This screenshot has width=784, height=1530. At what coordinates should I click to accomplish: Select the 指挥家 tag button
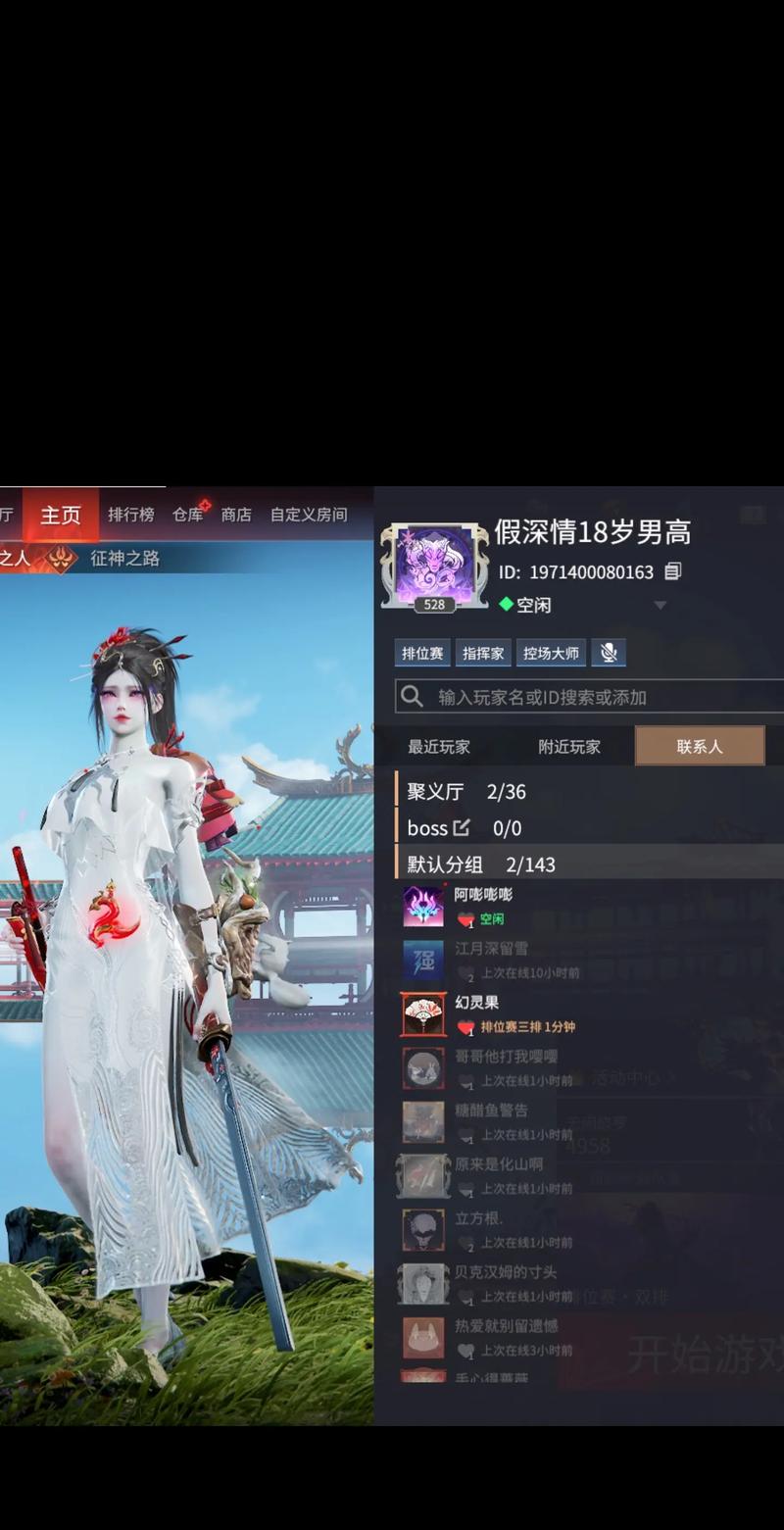pos(484,653)
